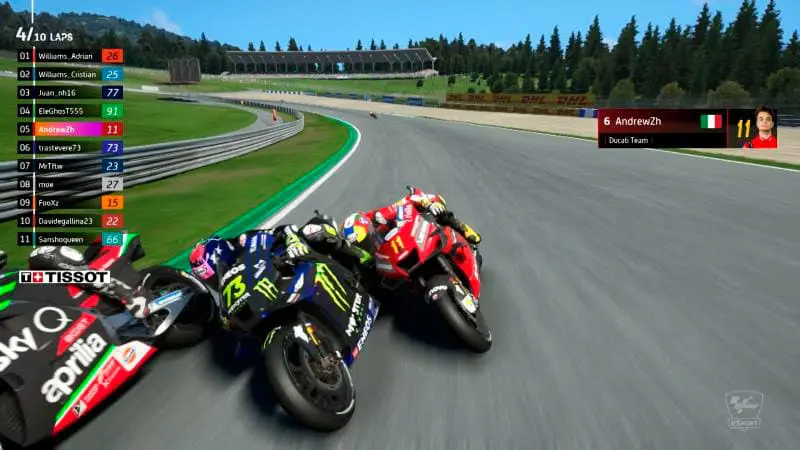This screenshot has width=800, height=450.
Task: Click the Juan_nh16 standings row
Action: coord(68,92)
